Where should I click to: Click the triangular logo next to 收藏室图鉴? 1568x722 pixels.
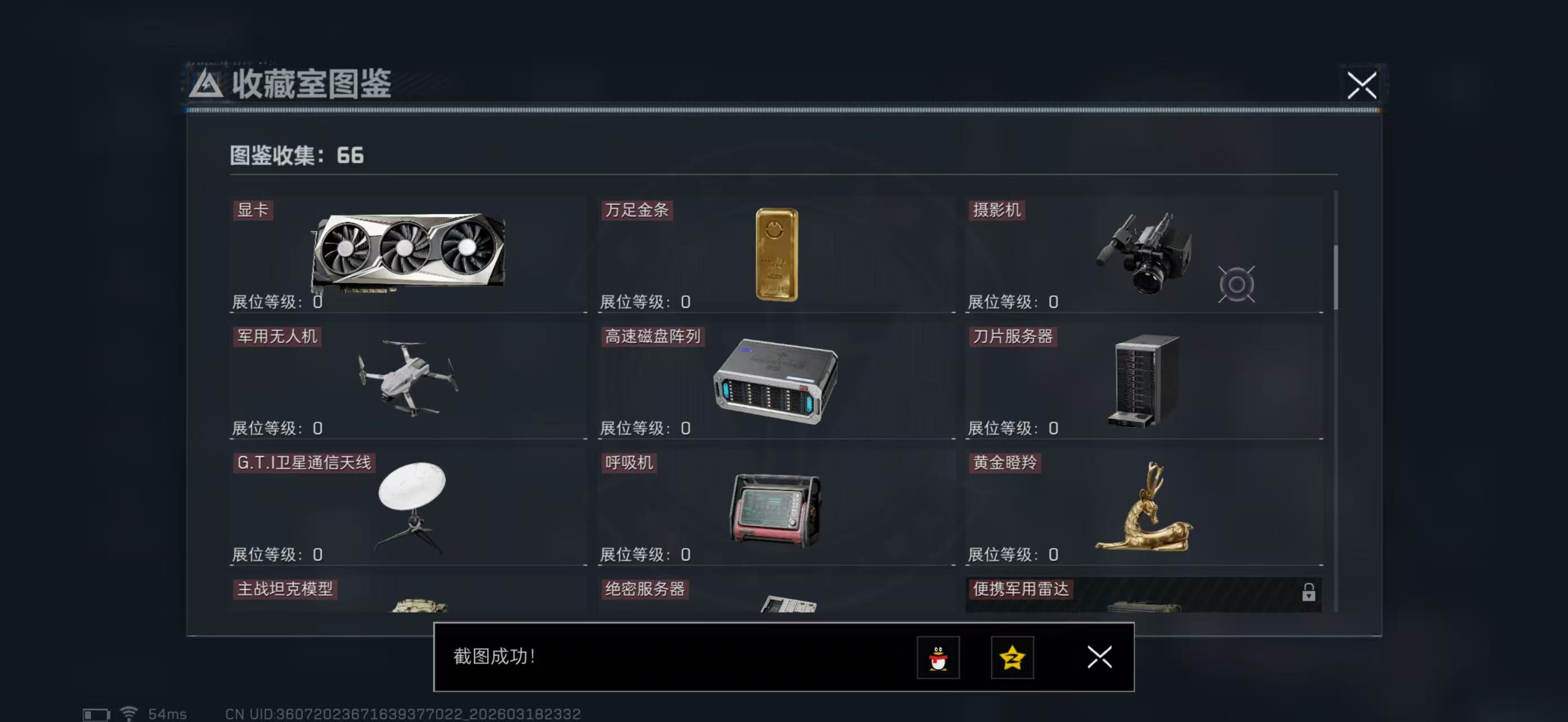click(207, 85)
